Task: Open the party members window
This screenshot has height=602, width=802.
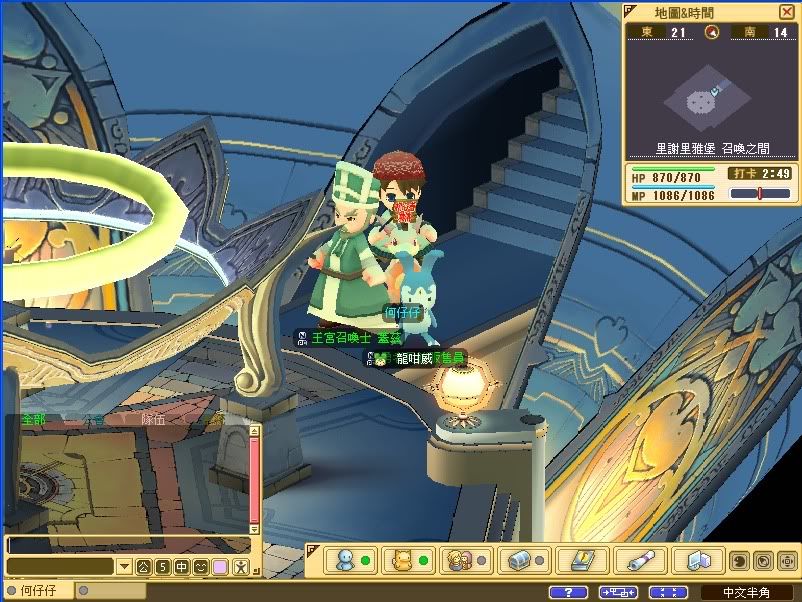Action: 467,560
